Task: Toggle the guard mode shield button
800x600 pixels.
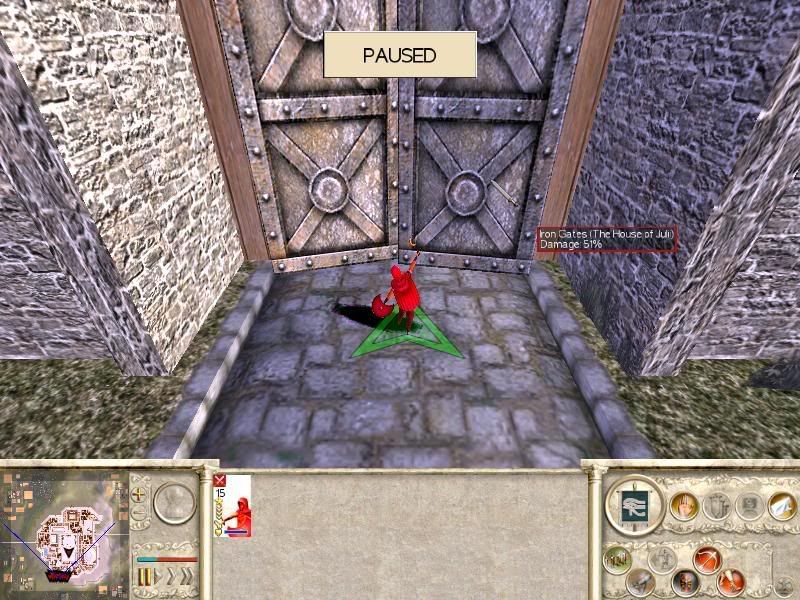Action: point(685,581)
